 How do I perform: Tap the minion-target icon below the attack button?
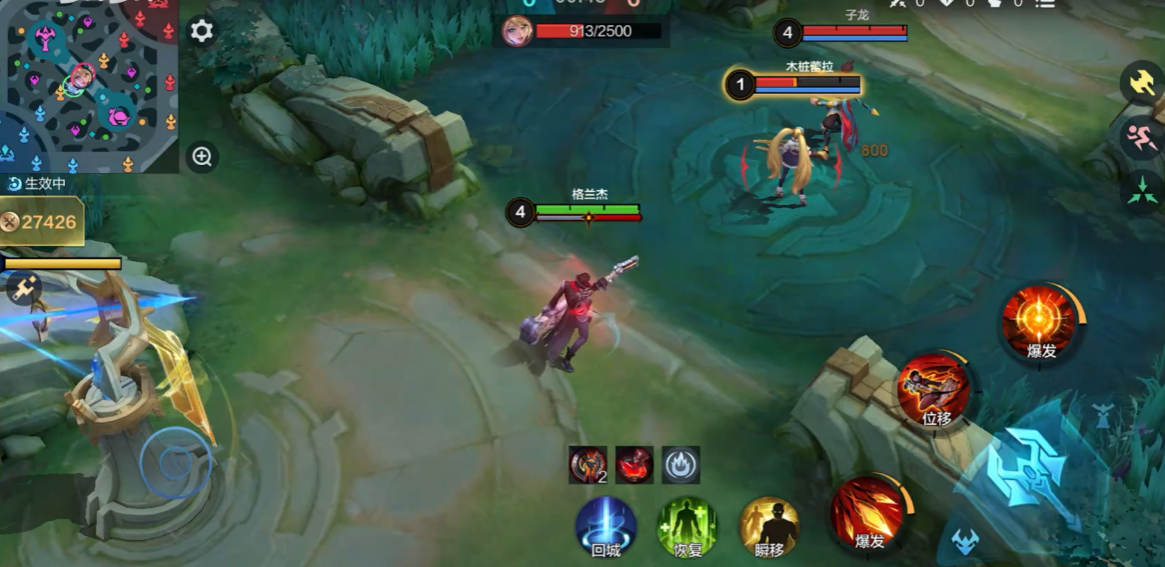(964, 542)
